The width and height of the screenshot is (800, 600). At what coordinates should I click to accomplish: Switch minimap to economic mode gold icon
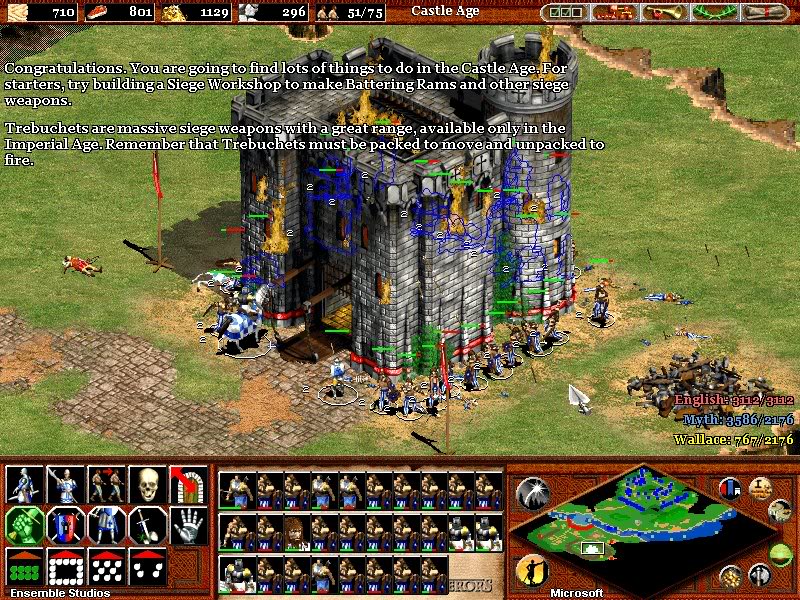tap(731, 575)
